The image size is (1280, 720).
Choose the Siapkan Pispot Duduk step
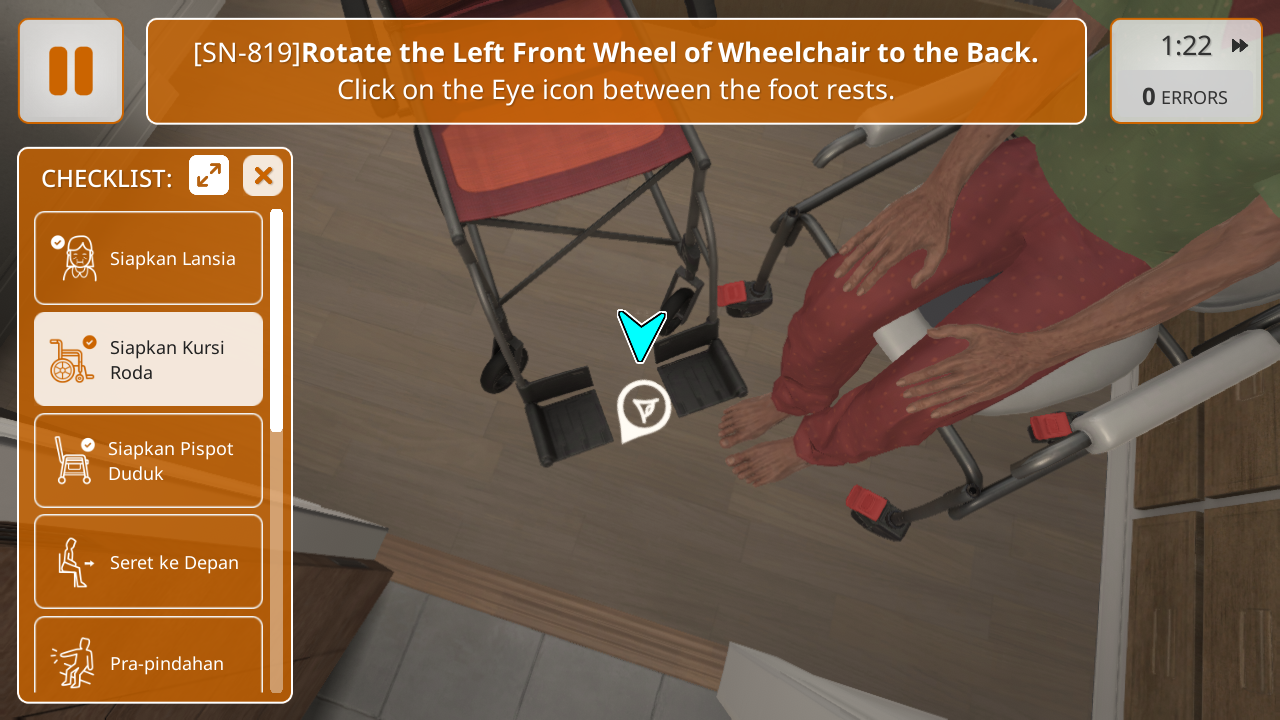148,460
